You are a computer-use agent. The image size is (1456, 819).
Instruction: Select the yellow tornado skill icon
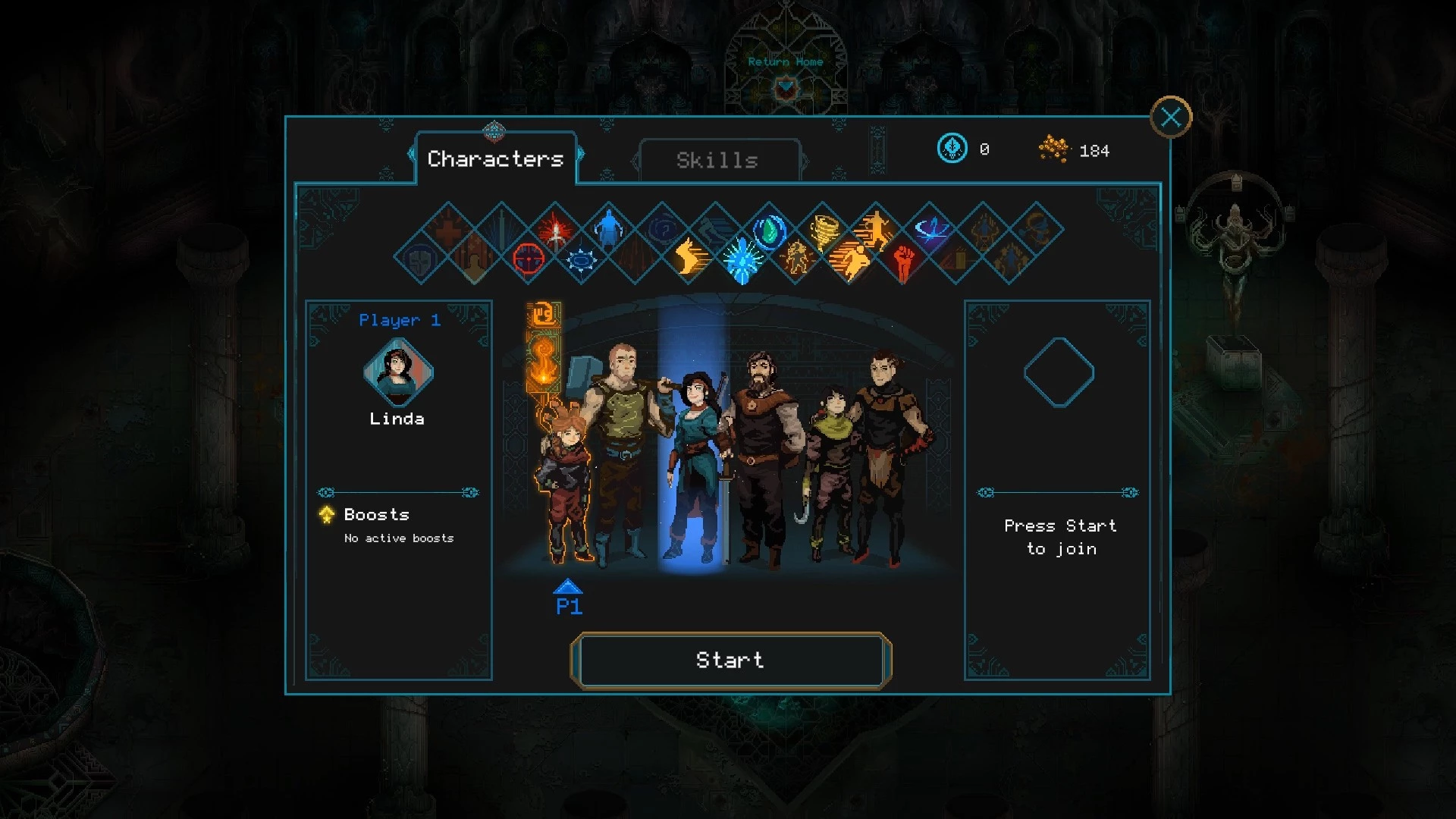[823, 229]
